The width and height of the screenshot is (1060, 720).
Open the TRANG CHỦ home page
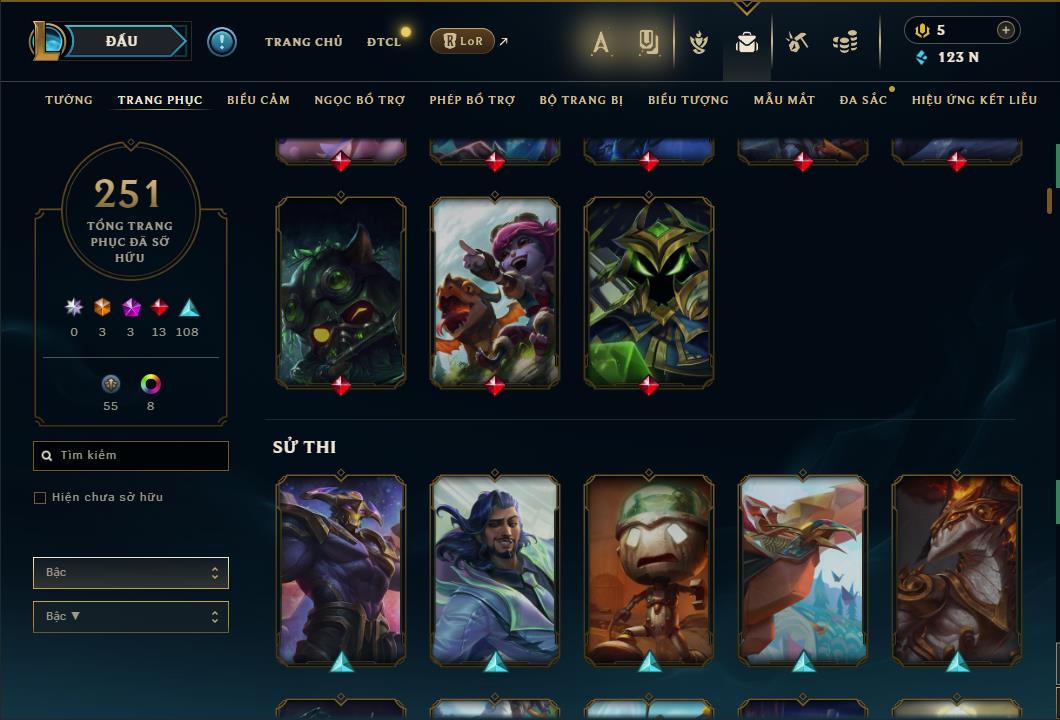click(303, 42)
